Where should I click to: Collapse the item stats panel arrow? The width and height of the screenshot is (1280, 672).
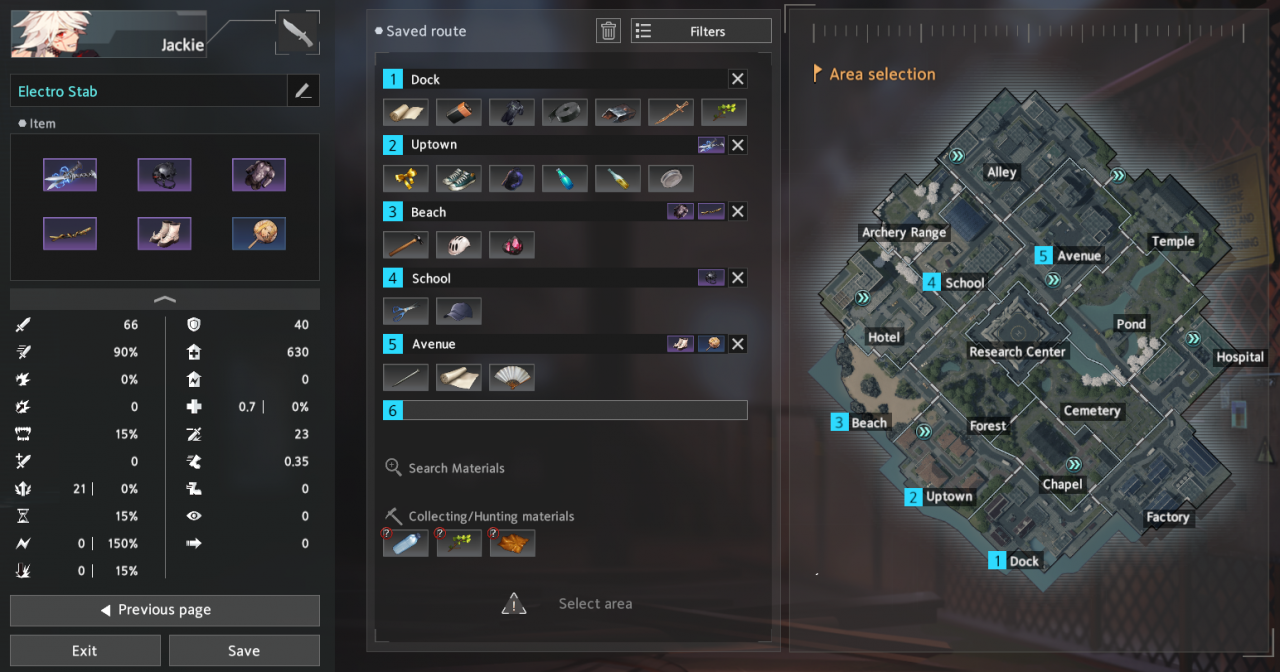165,299
